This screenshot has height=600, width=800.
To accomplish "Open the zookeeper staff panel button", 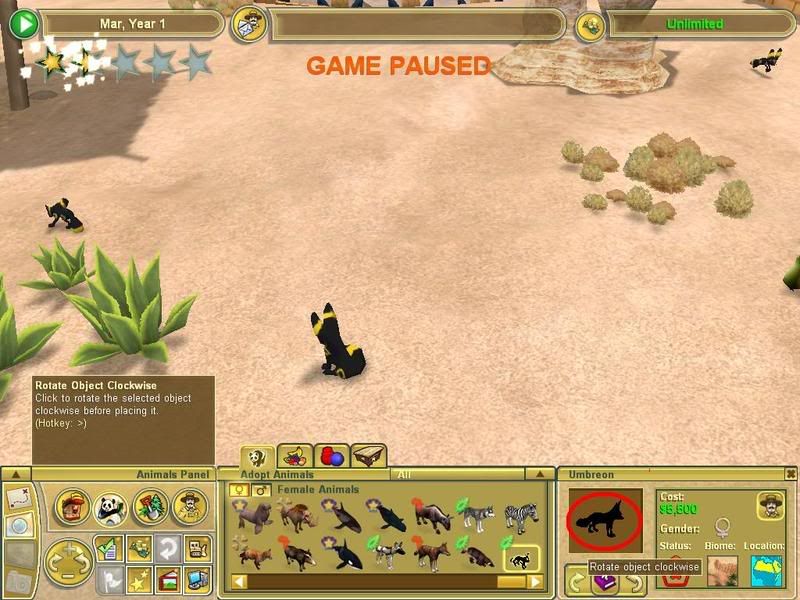I will point(187,508).
